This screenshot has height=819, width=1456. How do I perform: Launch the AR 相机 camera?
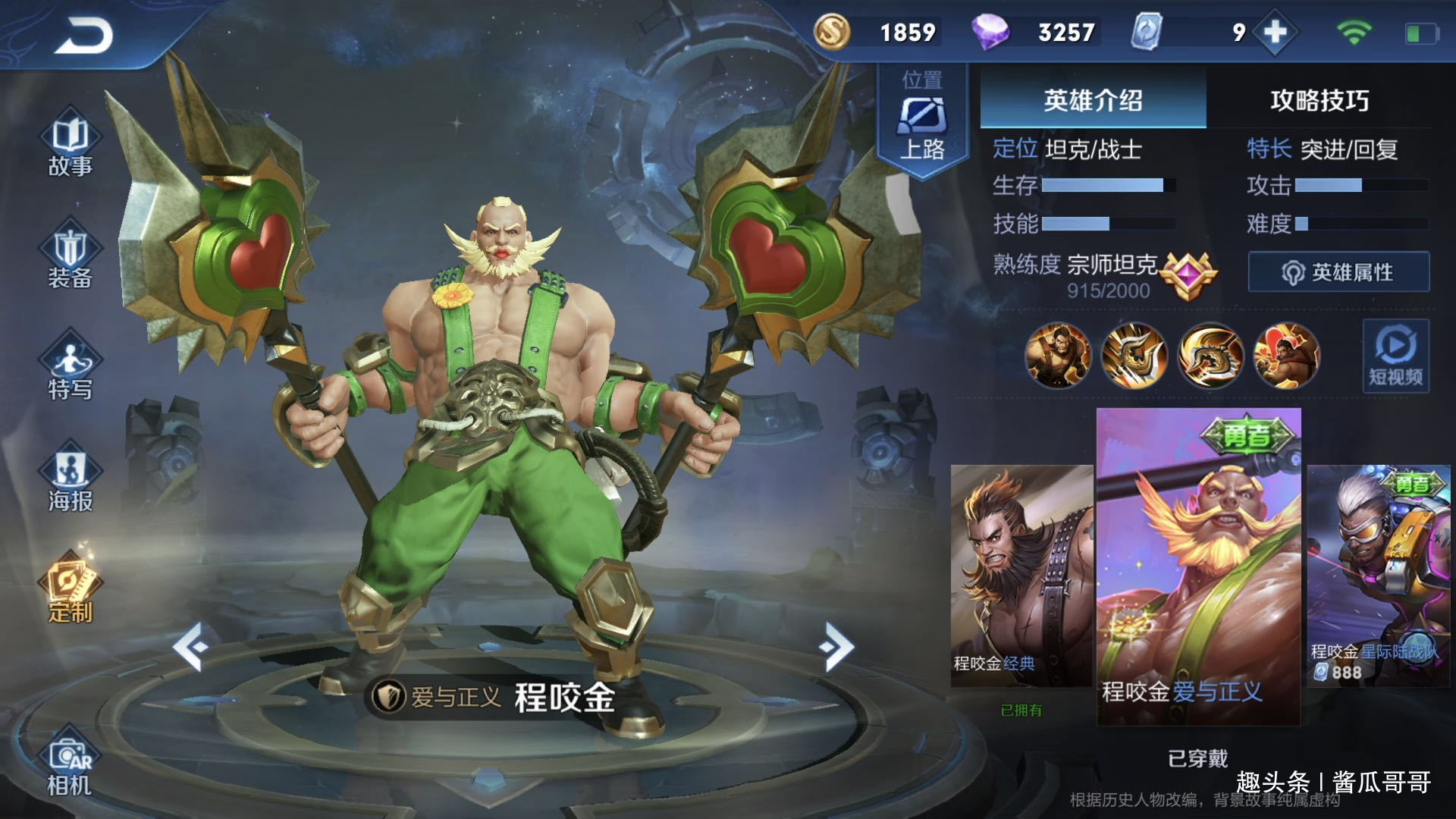pyautogui.click(x=70, y=766)
